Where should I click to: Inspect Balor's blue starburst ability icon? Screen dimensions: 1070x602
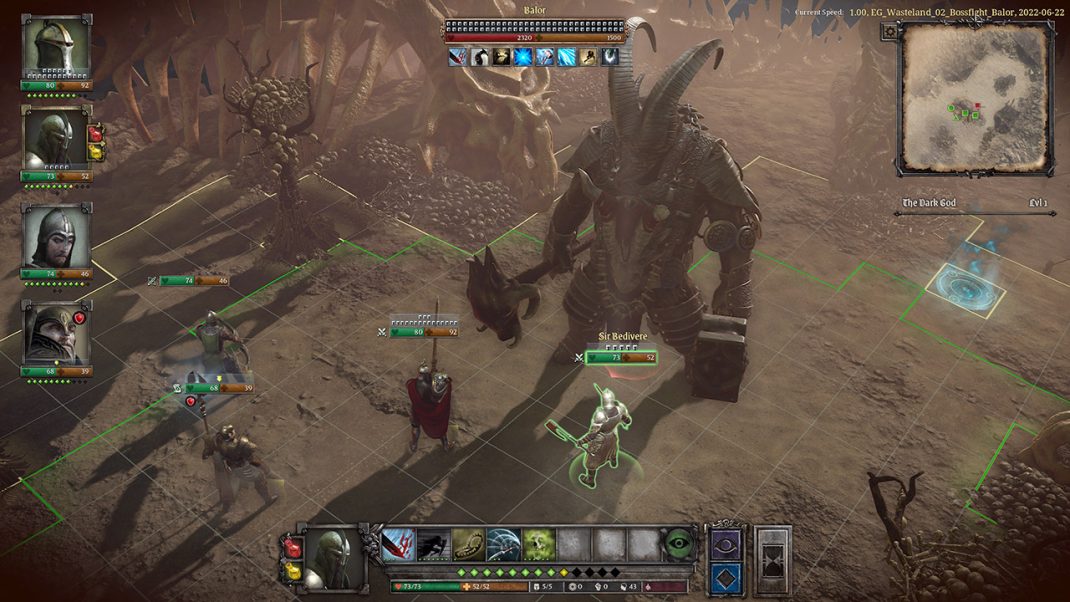pyautogui.click(x=522, y=57)
